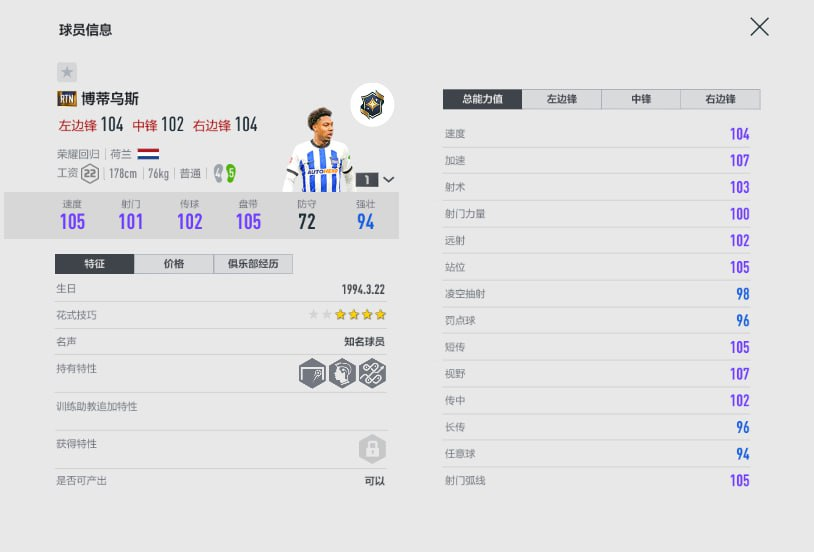Close the player info window

coord(759,27)
